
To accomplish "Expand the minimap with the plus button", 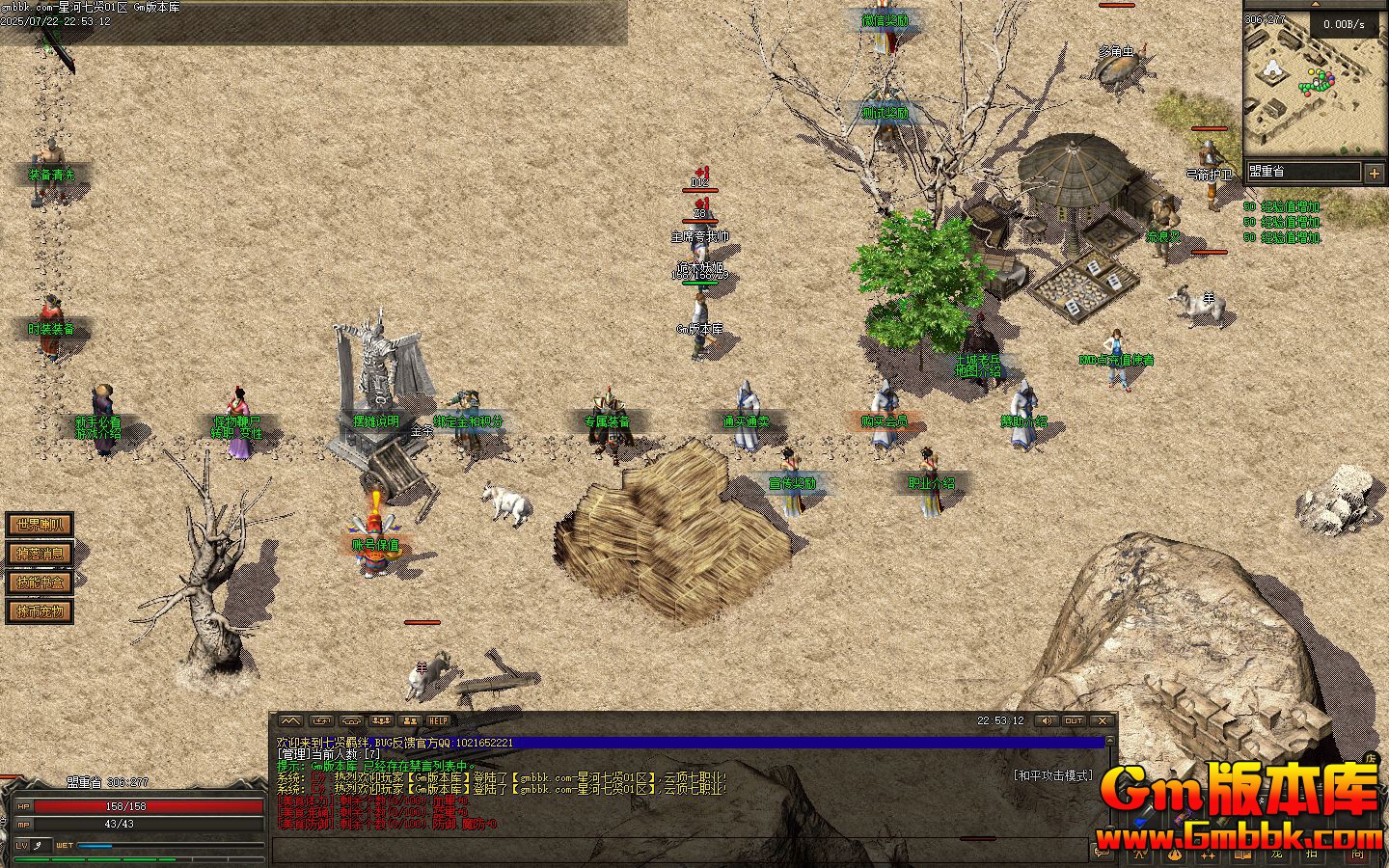I will [1374, 173].
